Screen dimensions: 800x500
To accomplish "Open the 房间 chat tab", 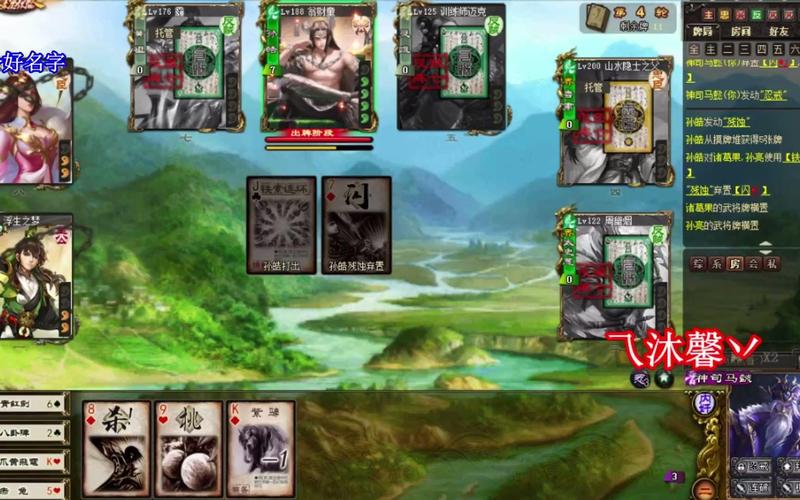I will pos(741,31).
